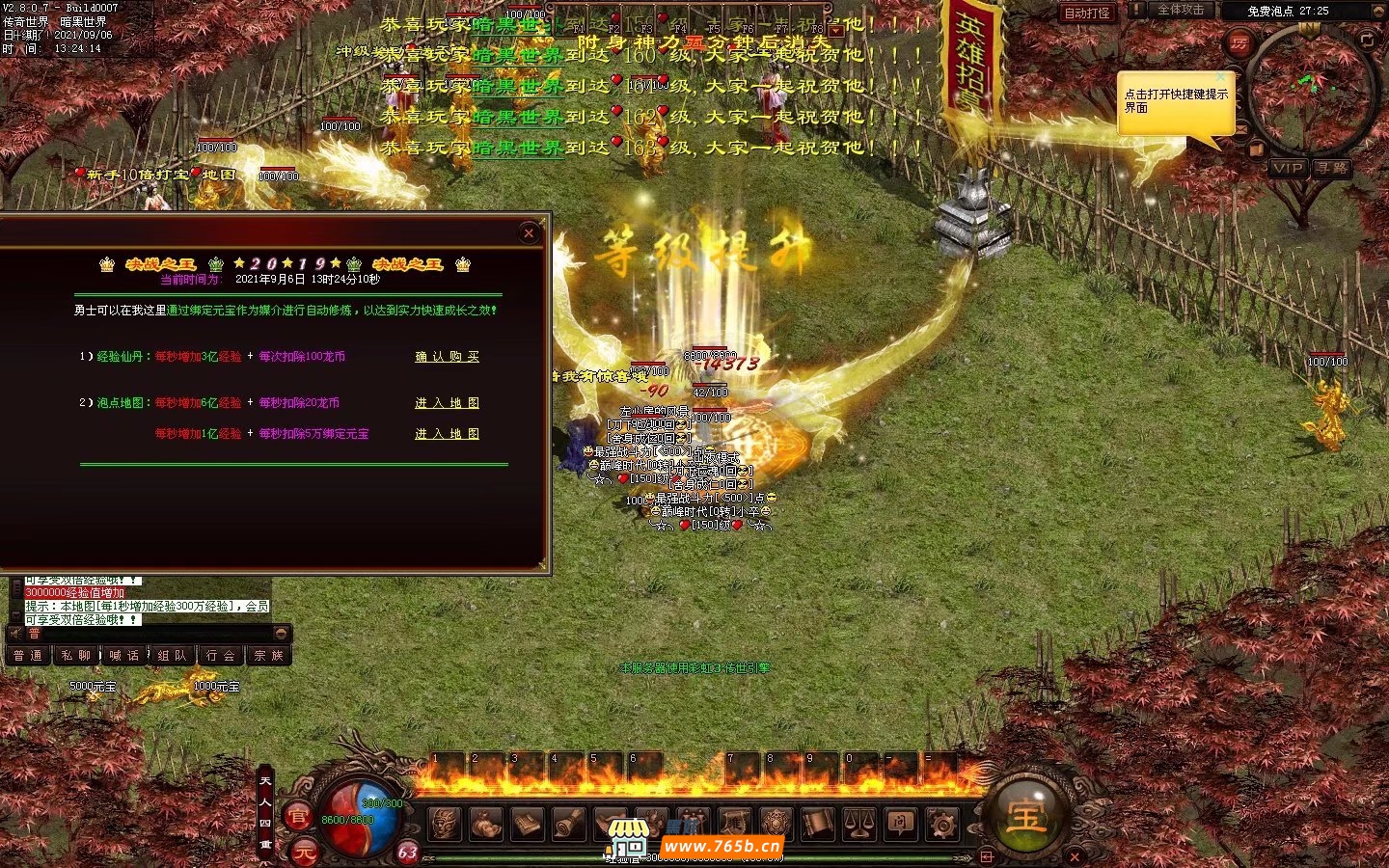Click the chat message input field

click(145, 634)
